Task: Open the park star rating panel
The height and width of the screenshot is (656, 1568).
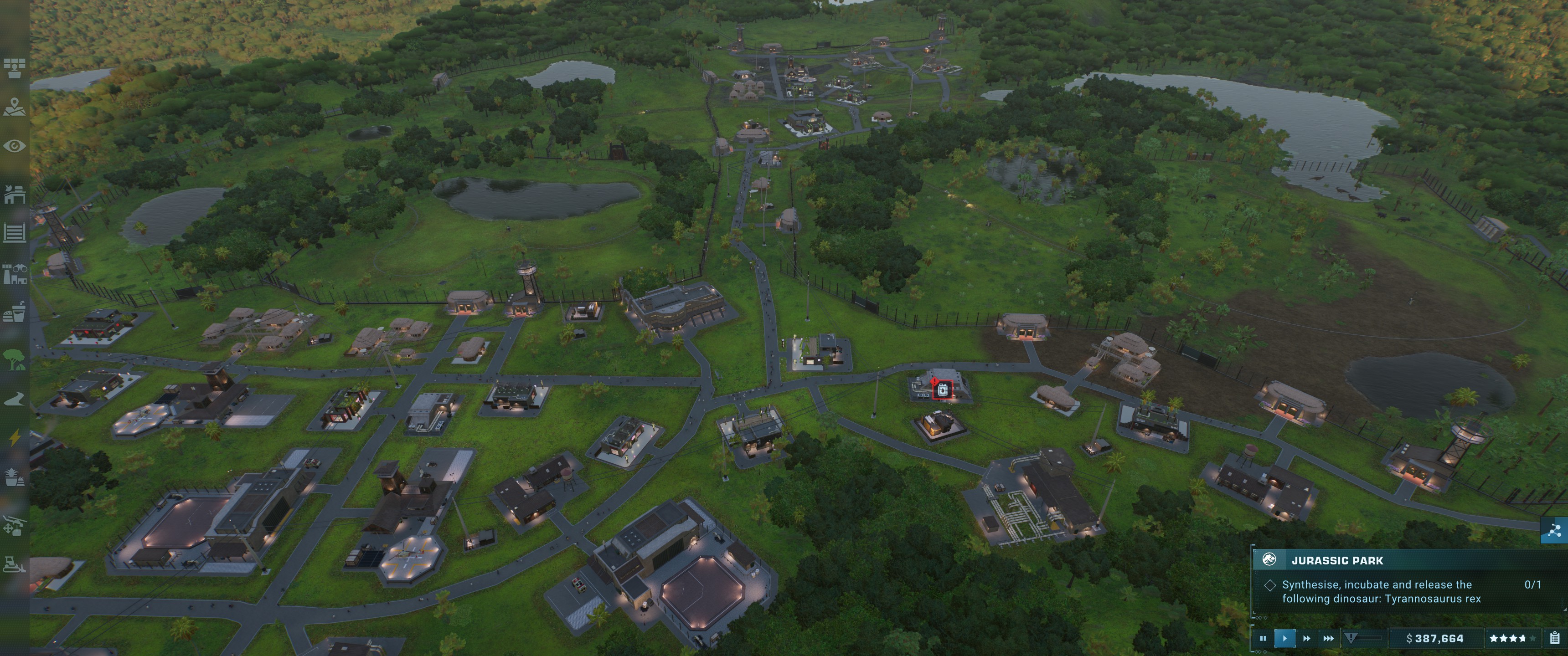Action: click(1511, 638)
